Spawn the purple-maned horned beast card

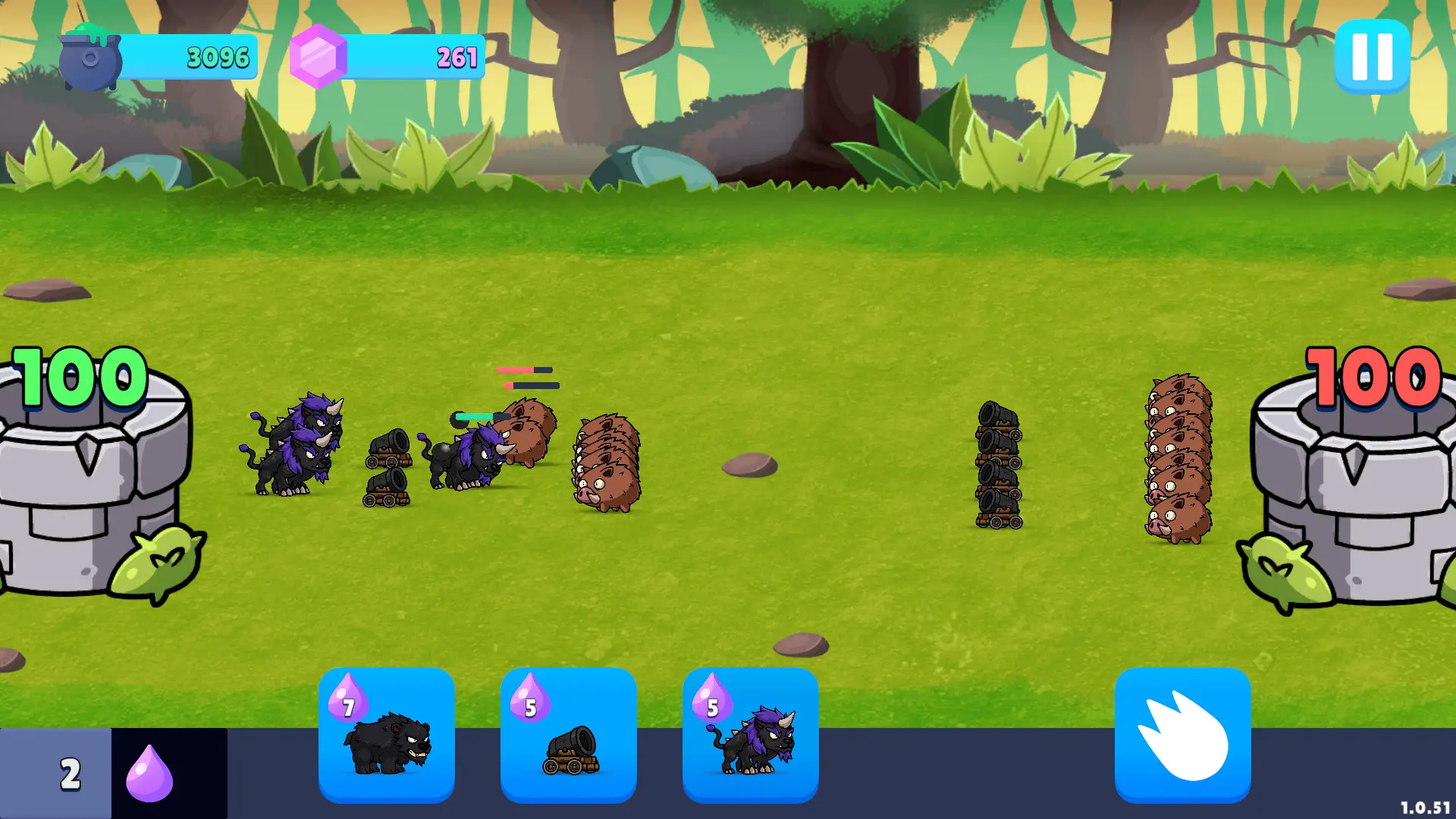751,734
